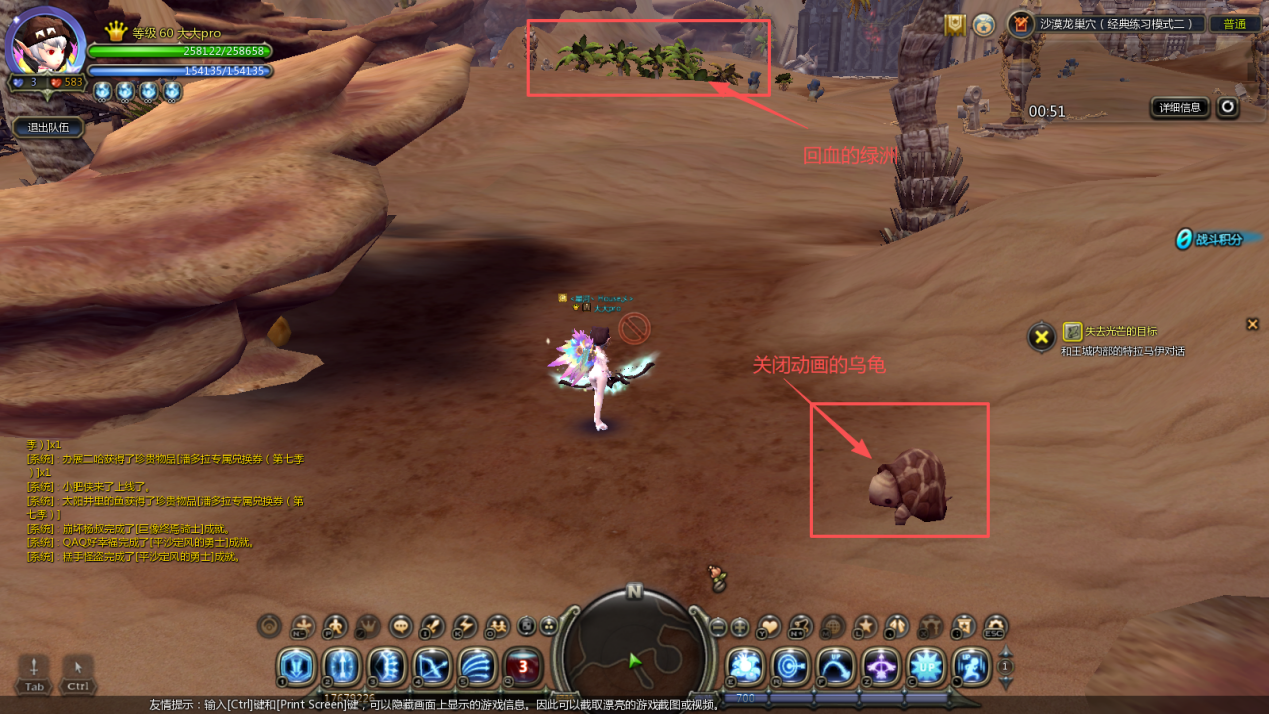Click the red skill showing cooldown 3

[x=523, y=666]
